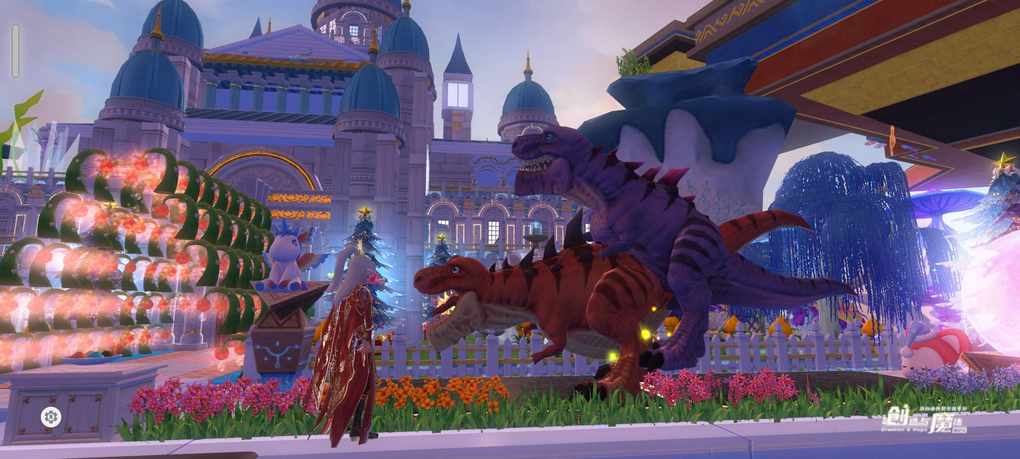Open the gear settings icon

(x=51, y=416)
